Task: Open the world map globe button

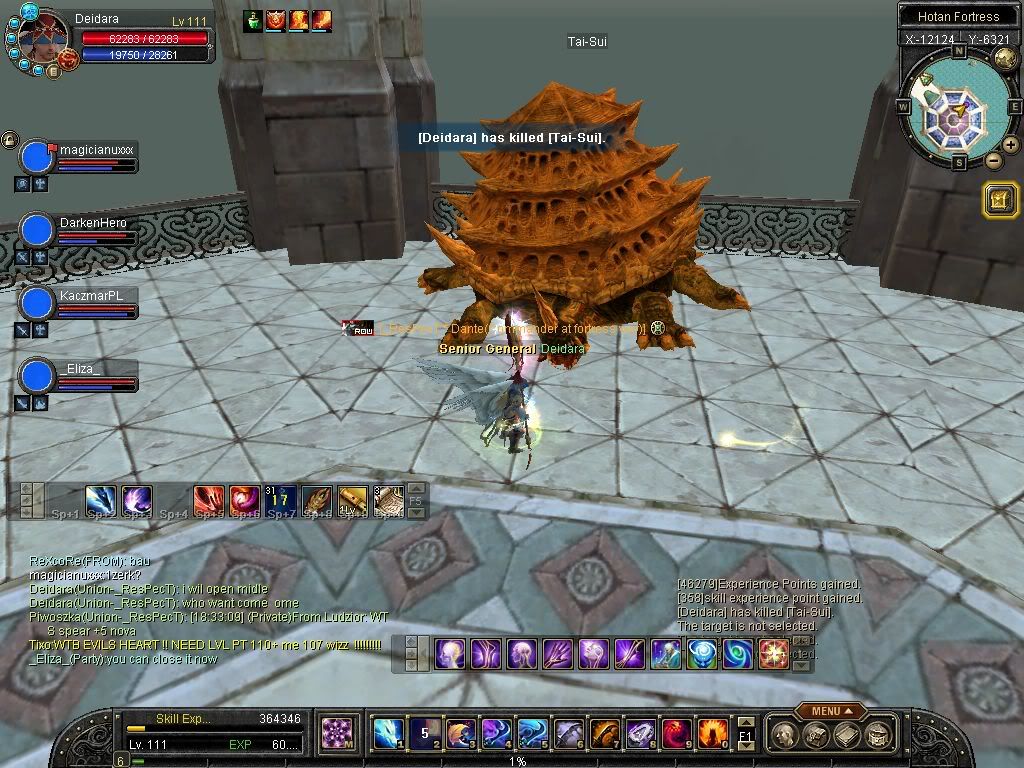Action: pos(1006,60)
